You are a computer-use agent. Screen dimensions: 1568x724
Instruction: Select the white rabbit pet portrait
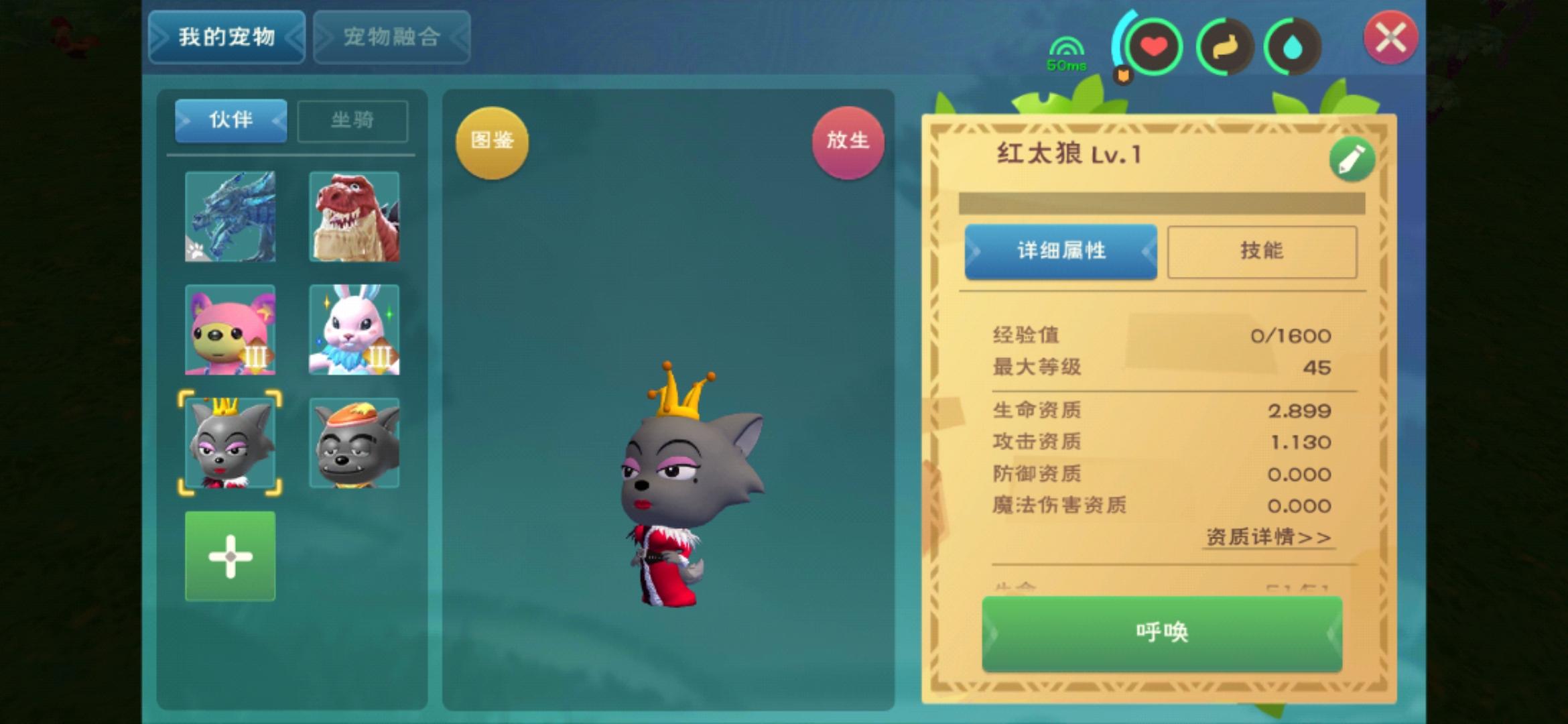[354, 330]
